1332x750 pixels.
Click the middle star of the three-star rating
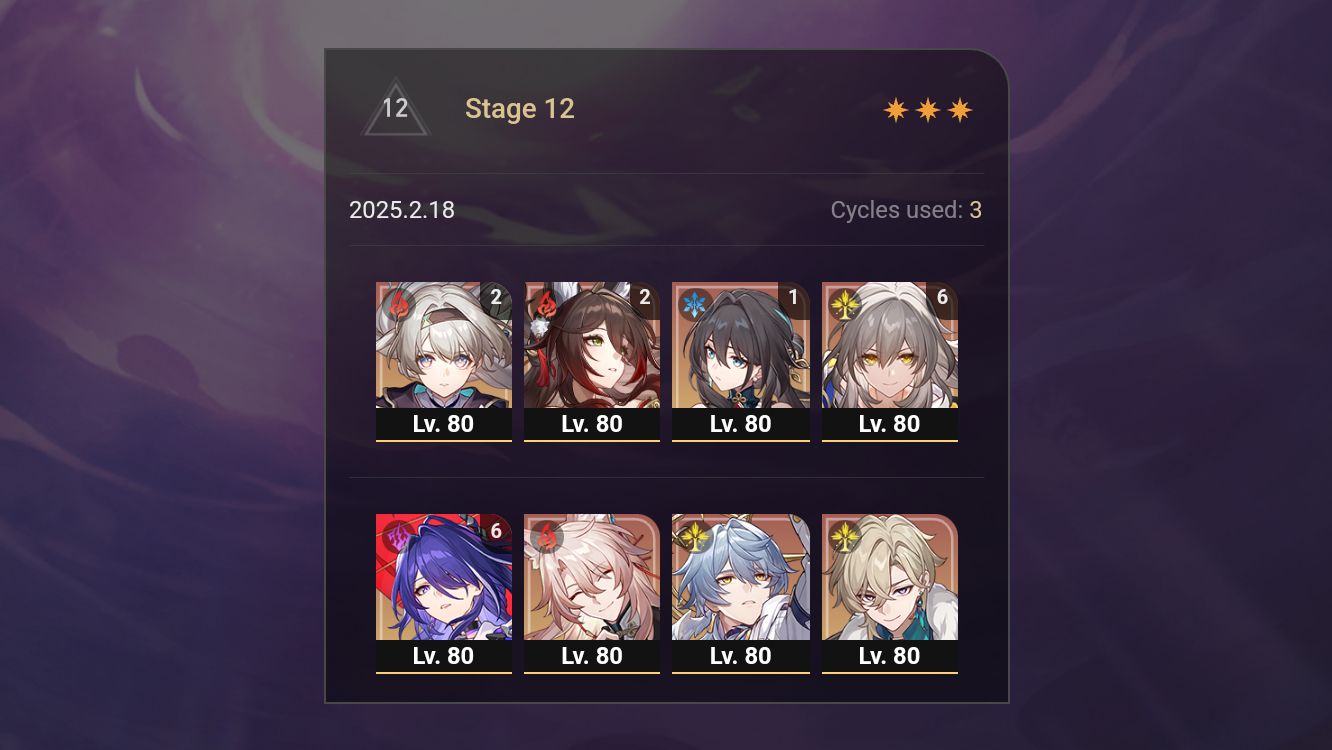click(x=927, y=109)
